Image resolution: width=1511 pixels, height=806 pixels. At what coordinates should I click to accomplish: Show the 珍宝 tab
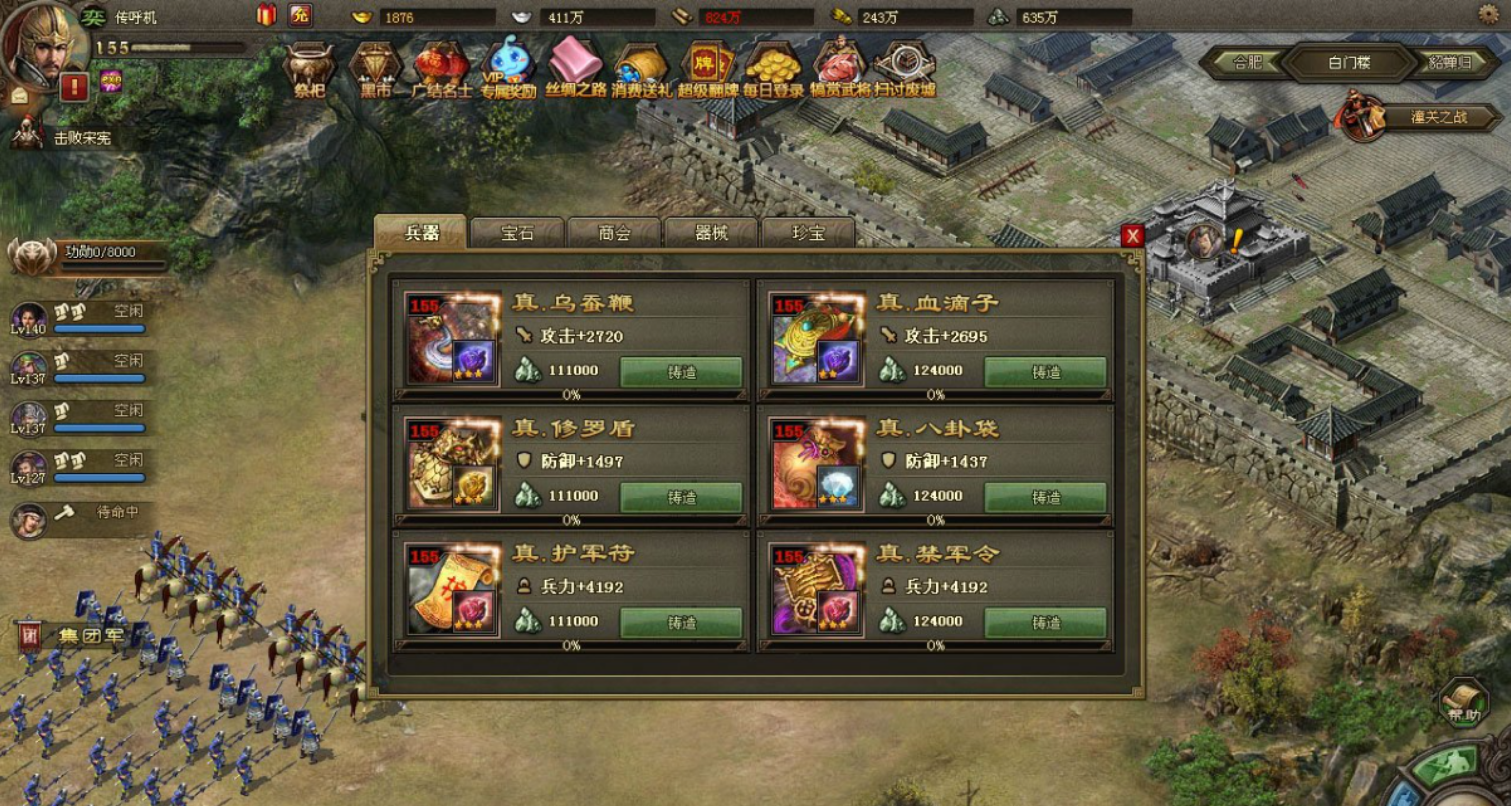808,233
